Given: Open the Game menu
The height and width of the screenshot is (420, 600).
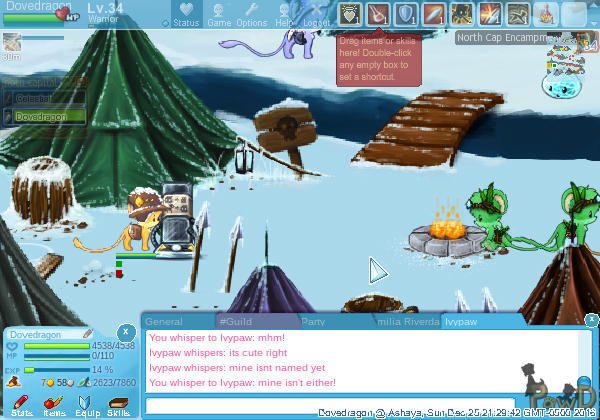Looking at the screenshot, I should pos(219,16).
